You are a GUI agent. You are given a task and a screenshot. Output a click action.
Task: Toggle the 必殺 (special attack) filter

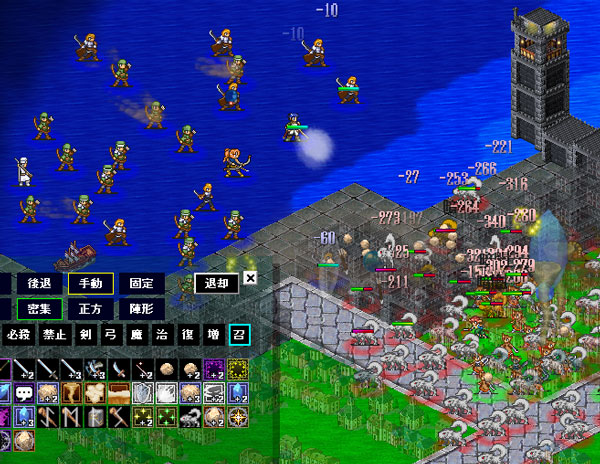point(17,334)
